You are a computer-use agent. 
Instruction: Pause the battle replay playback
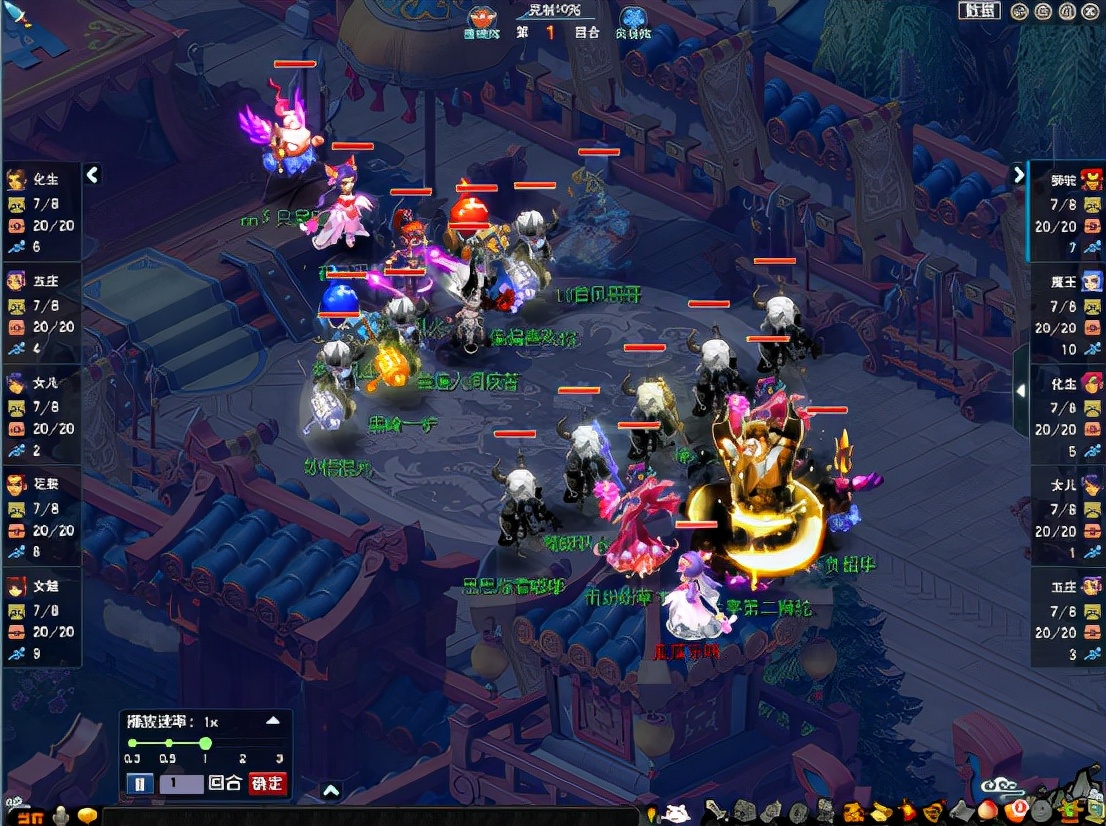click(140, 783)
